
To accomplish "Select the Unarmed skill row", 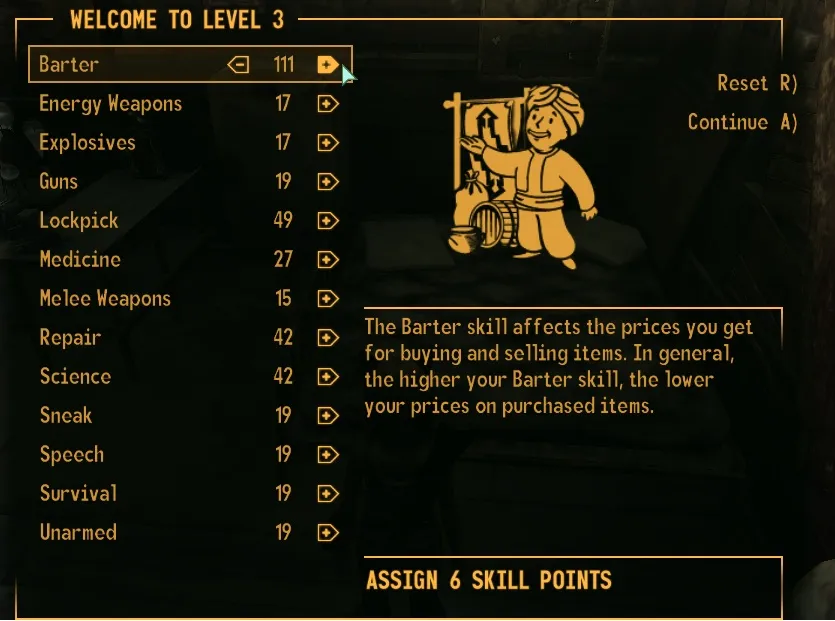I will (78, 533).
